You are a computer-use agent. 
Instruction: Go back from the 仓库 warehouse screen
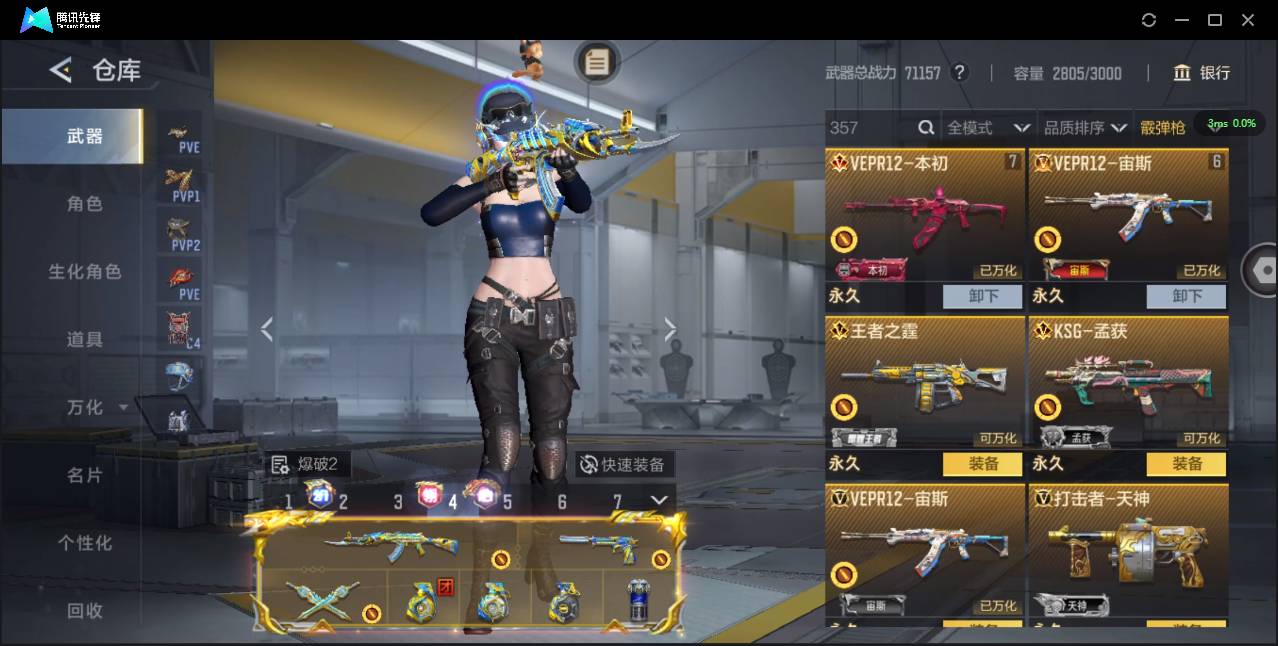point(61,70)
